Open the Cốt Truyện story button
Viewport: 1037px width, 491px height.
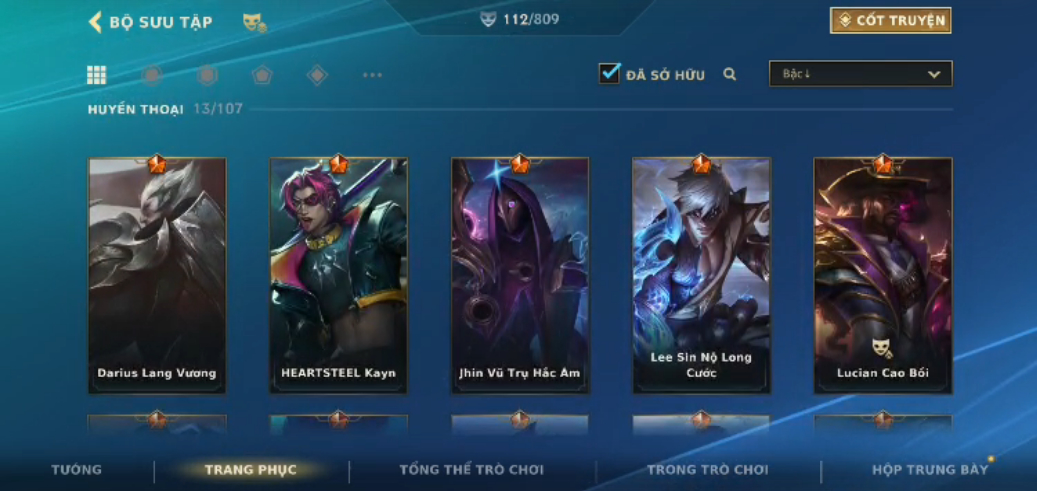(890, 20)
